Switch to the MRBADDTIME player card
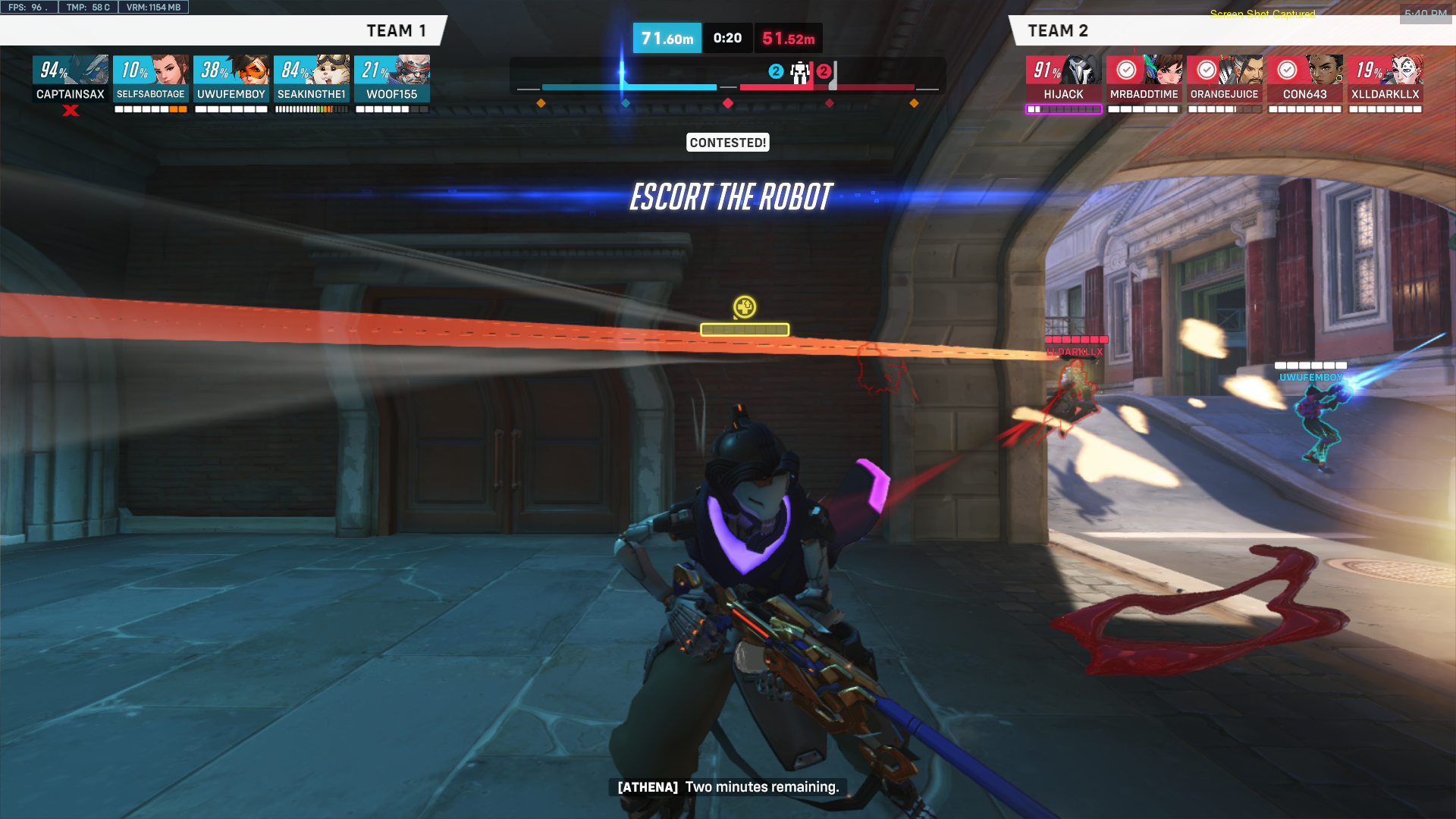1456x819 pixels. tap(1144, 78)
